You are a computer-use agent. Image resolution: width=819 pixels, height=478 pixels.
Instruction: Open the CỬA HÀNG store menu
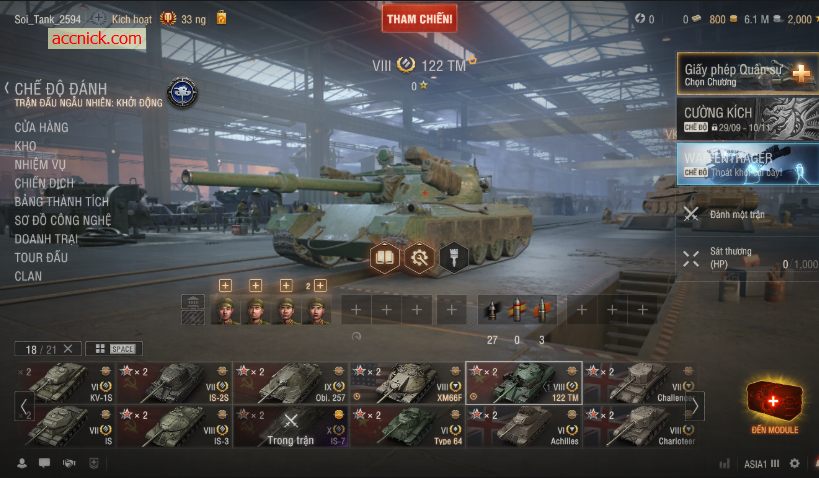(x=41, y=127)
